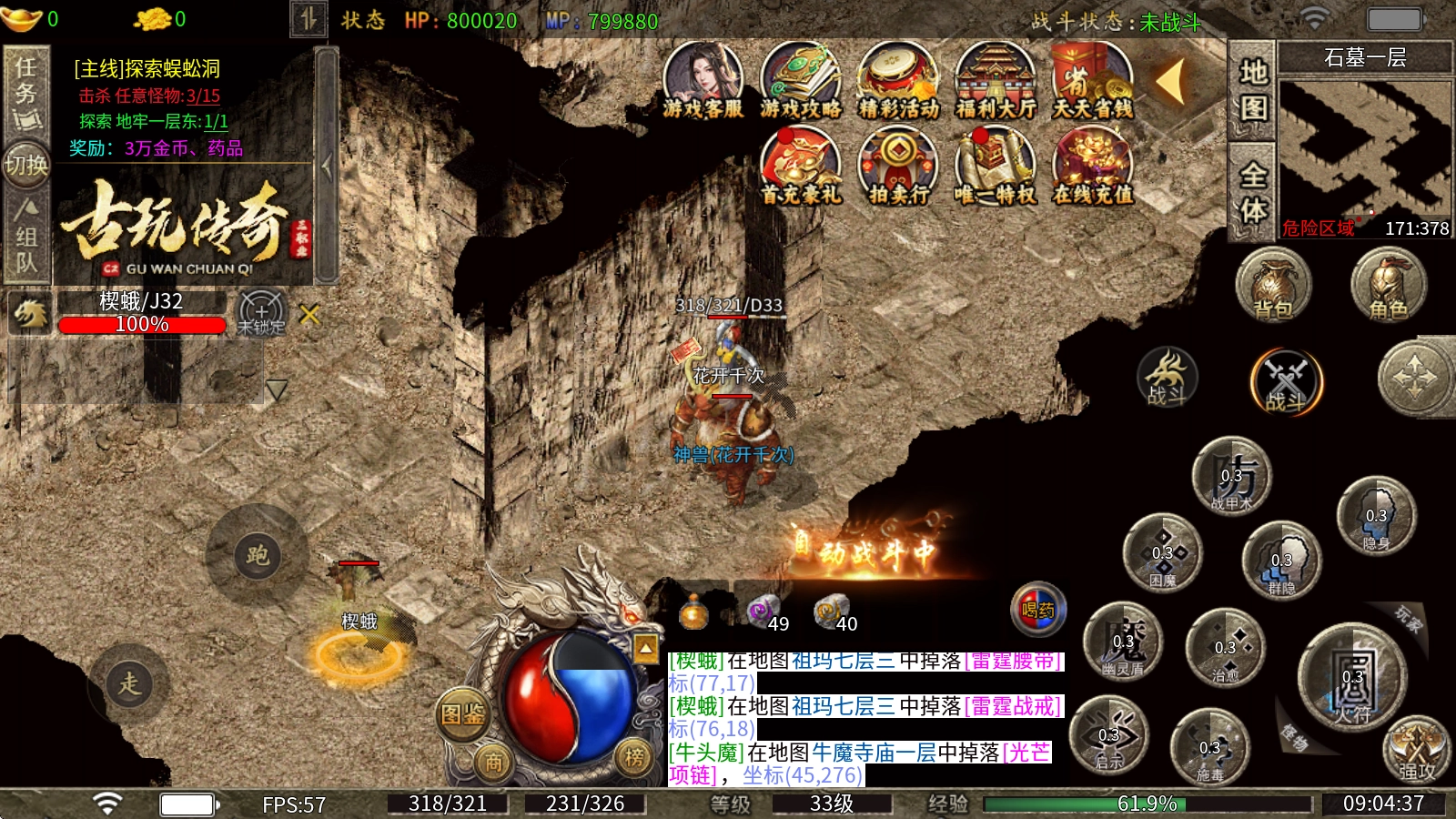Open the 角色 character sheet
This screenshot has width=1456, height=819.
pyautogui.click(x=1388, y=286)
